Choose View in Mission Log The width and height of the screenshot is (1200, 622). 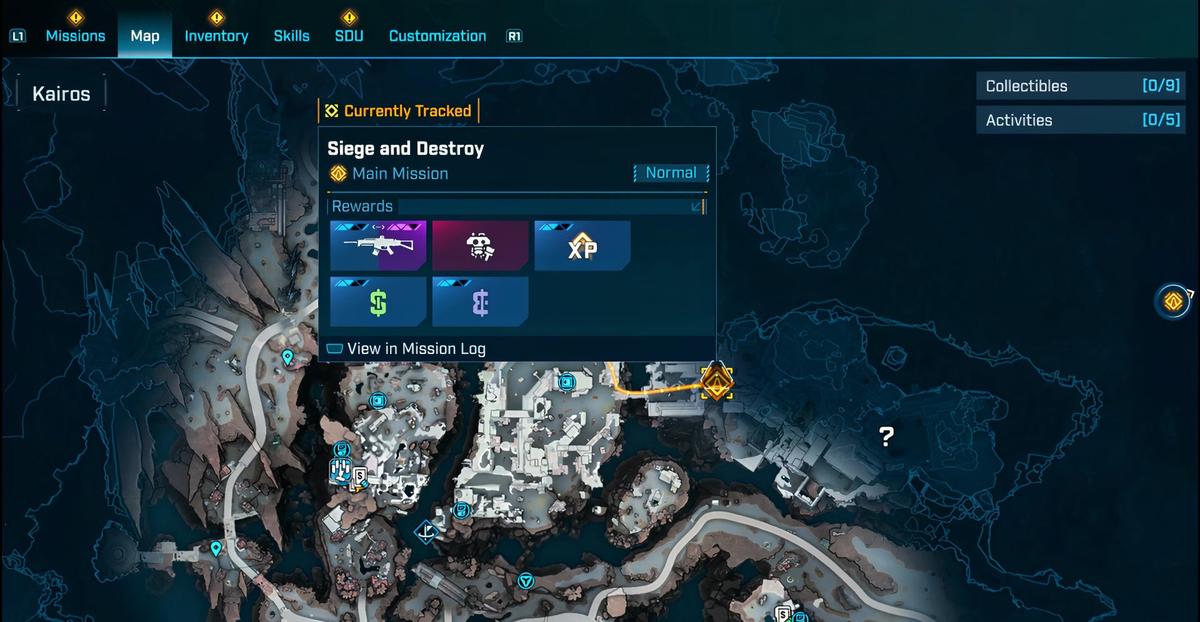pyautogui.click(x=415, y=349)
